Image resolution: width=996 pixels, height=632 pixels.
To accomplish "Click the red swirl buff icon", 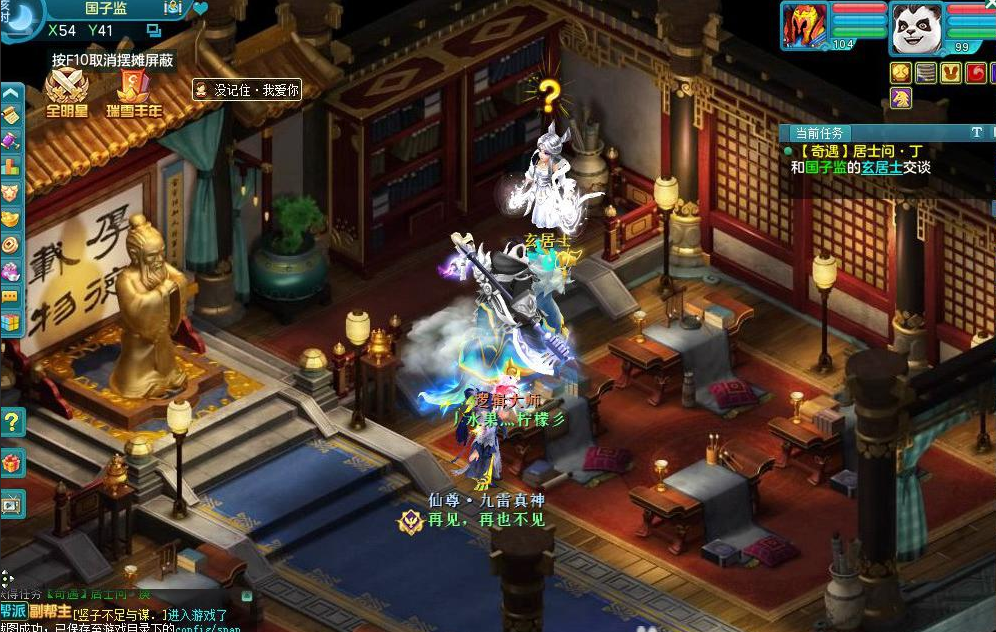I will pyautogui.click(x=976, y=73).
